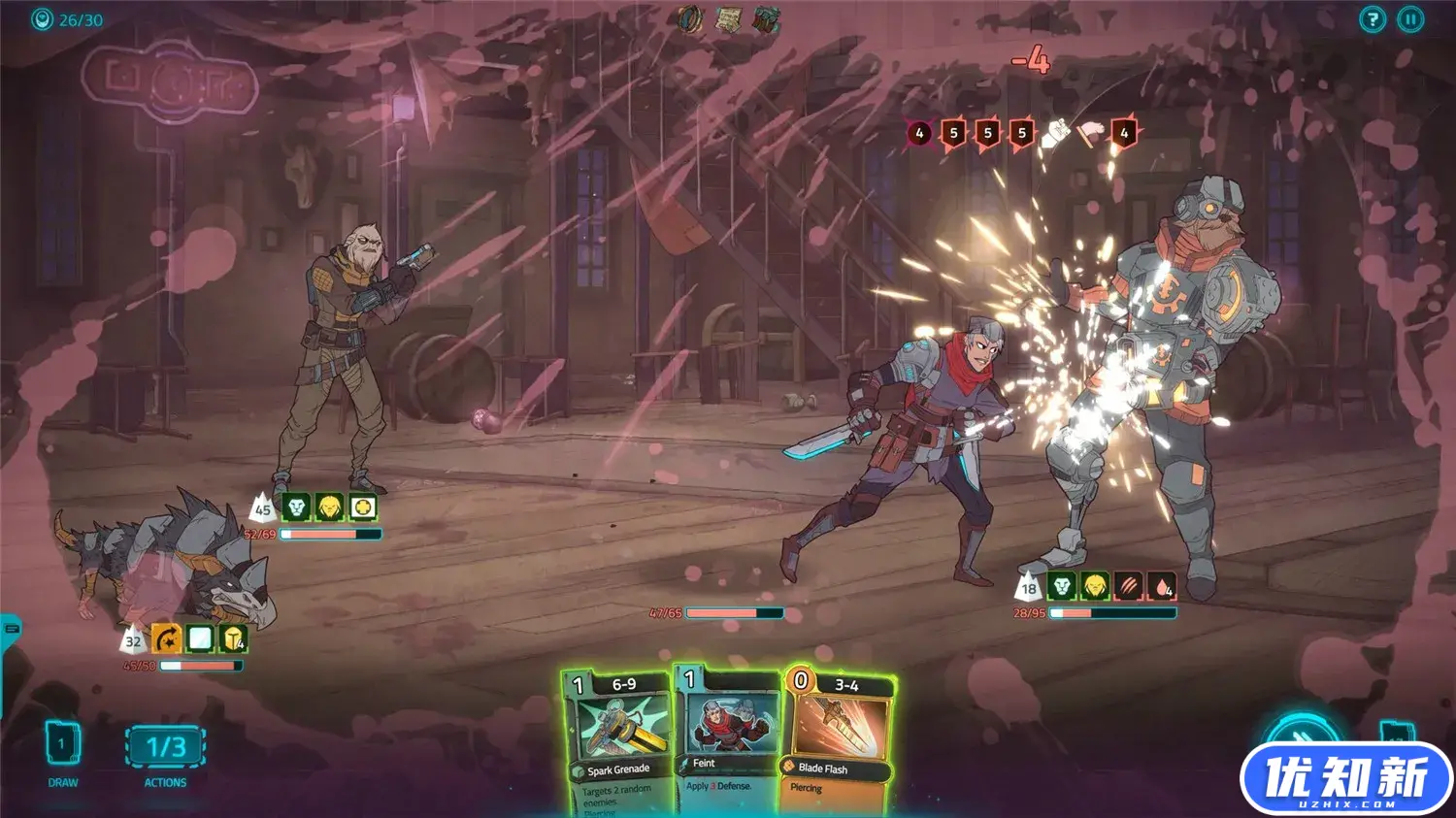Expand the side panel tab on left edge
1456x818 pixels.
(10, 629)
